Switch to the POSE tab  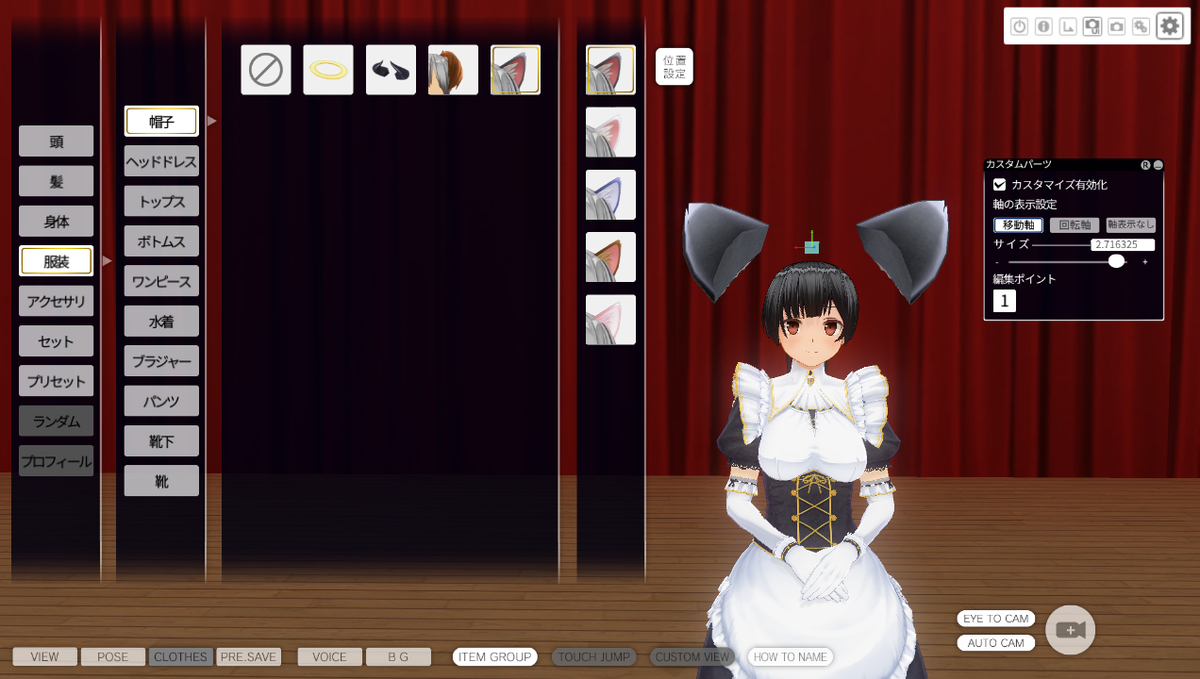coord(113,657)
